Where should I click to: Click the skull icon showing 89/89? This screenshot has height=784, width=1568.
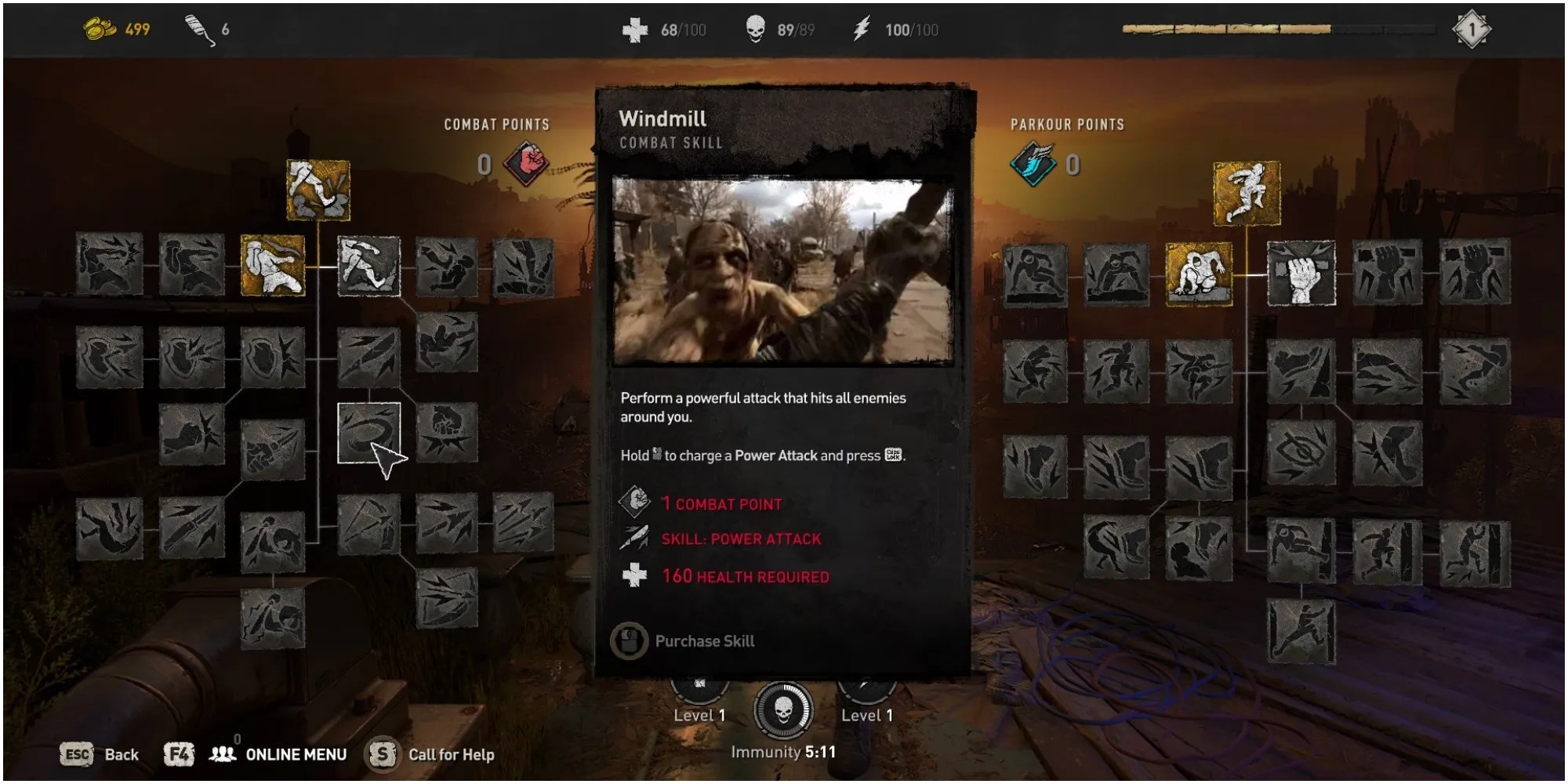coord(754,30)
